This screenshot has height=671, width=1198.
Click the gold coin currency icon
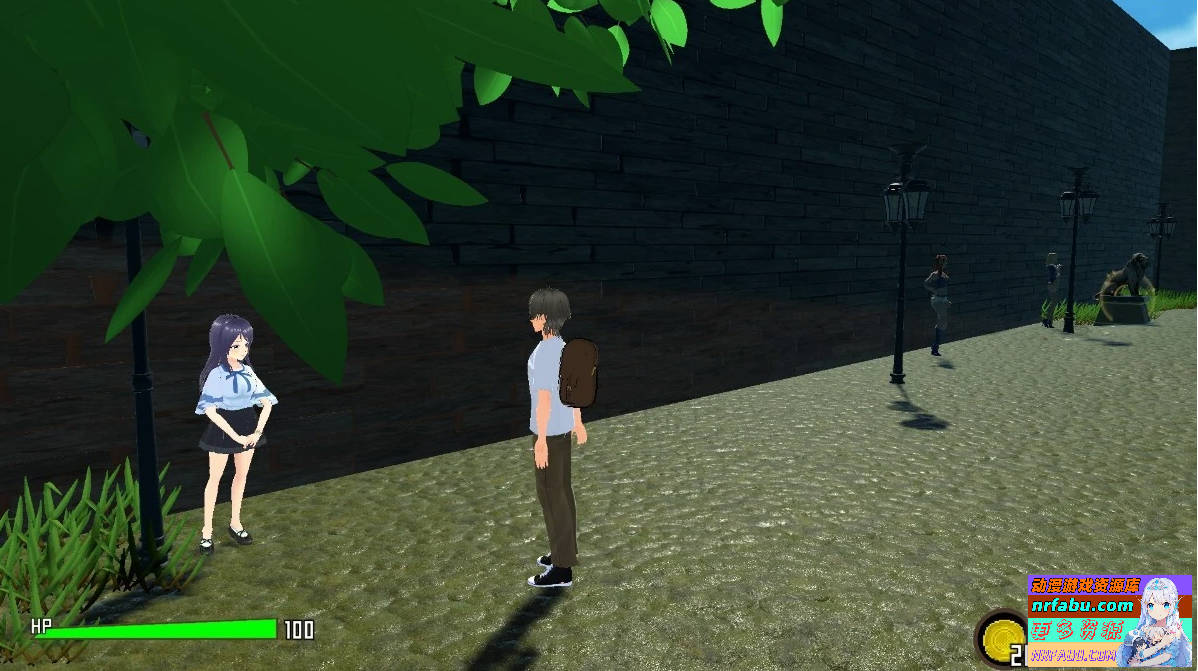point(1002,636)
